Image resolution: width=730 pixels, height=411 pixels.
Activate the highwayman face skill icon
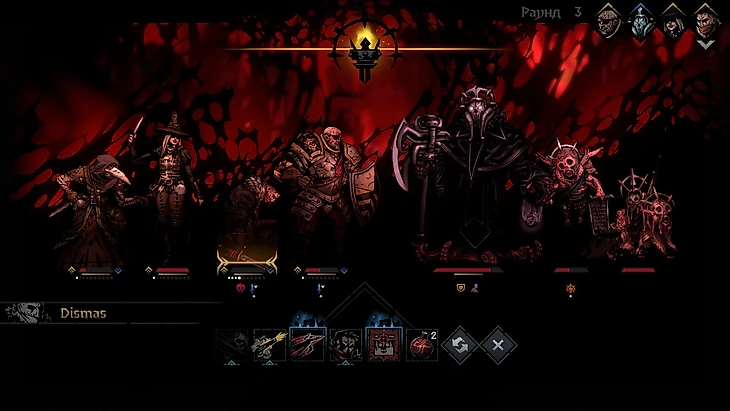(x=345, y=345)
